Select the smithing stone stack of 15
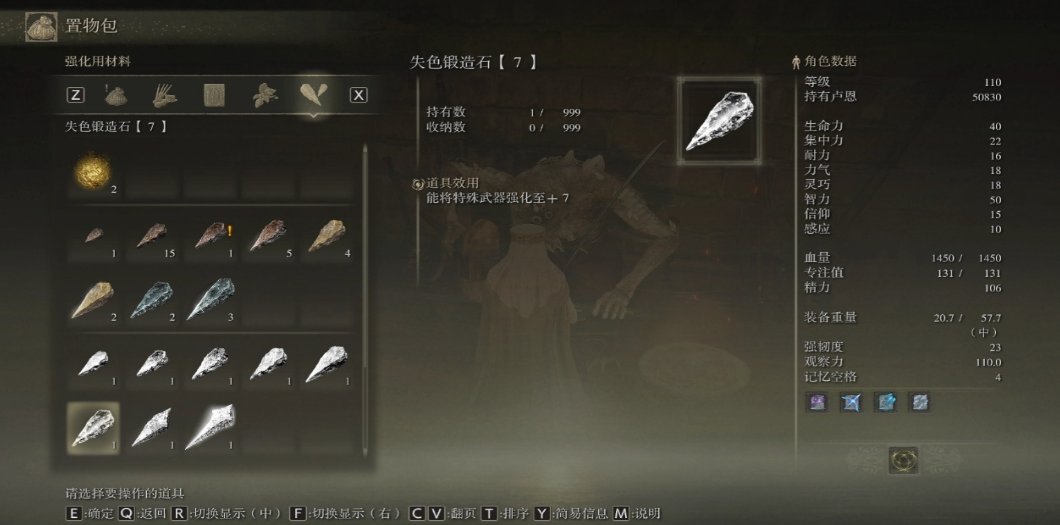This screenshot has height=525, width=1060. (x=151, y=237)
